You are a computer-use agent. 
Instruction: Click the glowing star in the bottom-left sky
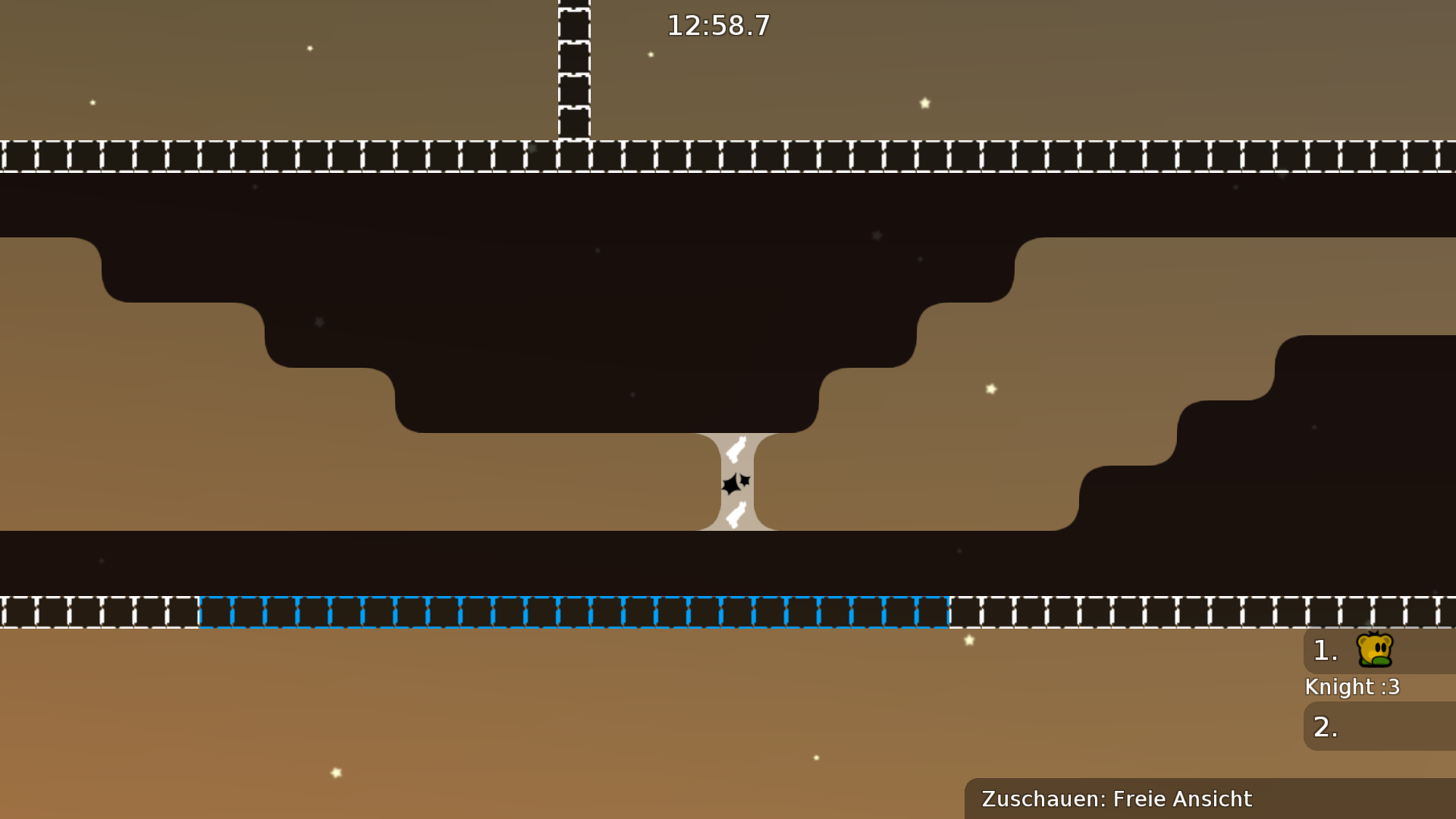(x=336, y=773)
